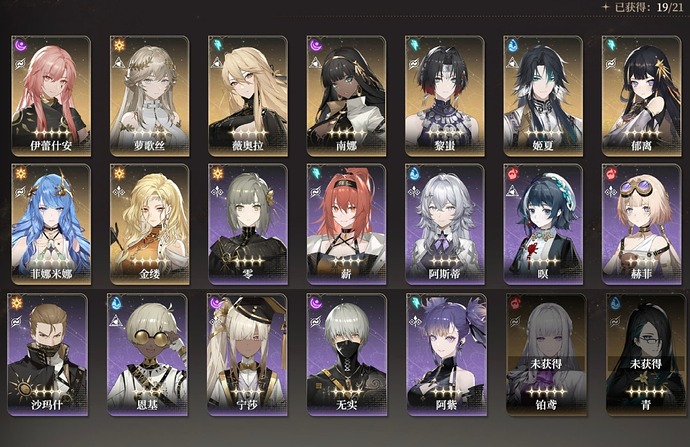
Task: Choose the 萝歌丝 character card
Action: coord(149,95)
